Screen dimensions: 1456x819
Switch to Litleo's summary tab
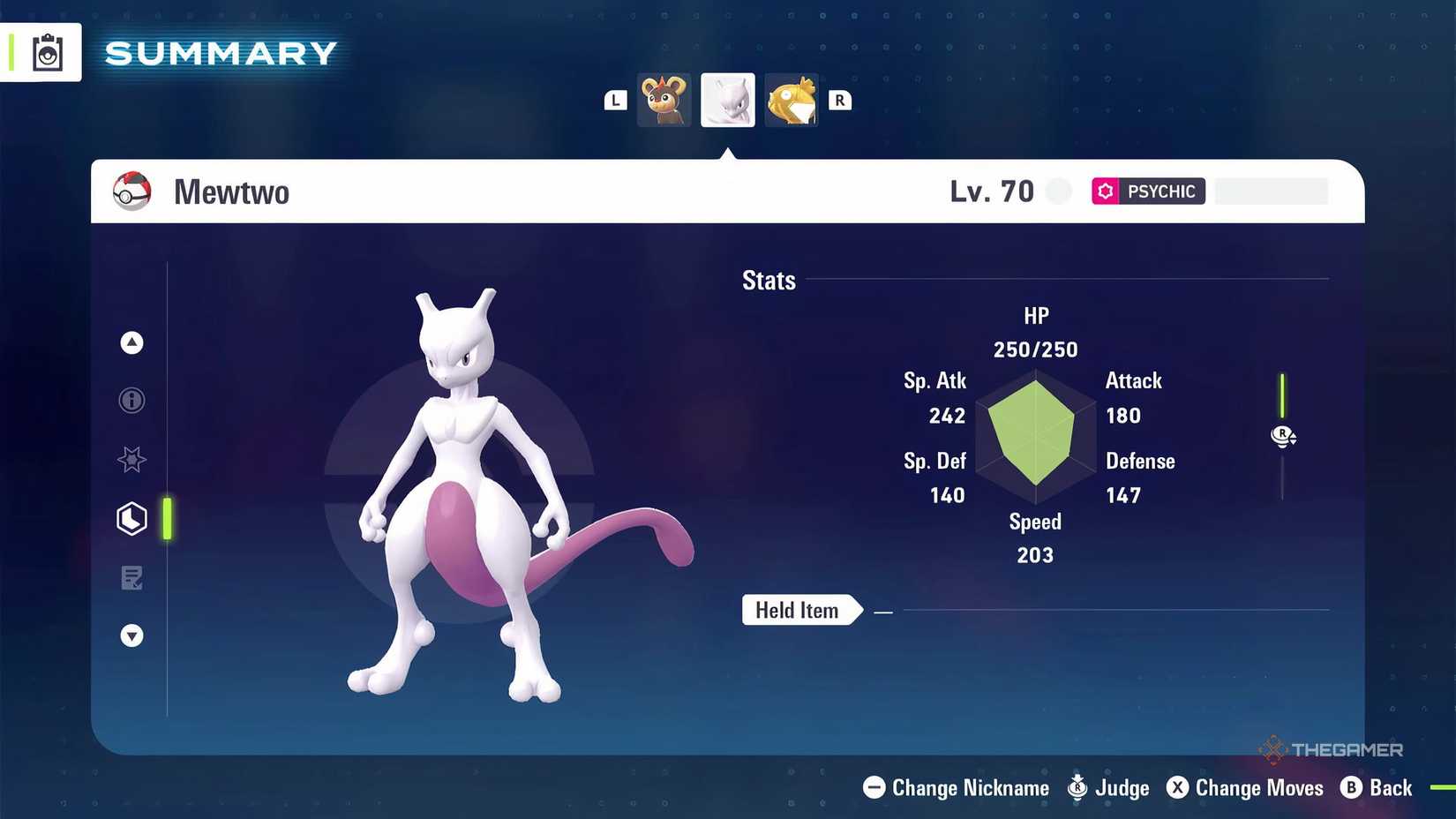click(x=664, y=100)
